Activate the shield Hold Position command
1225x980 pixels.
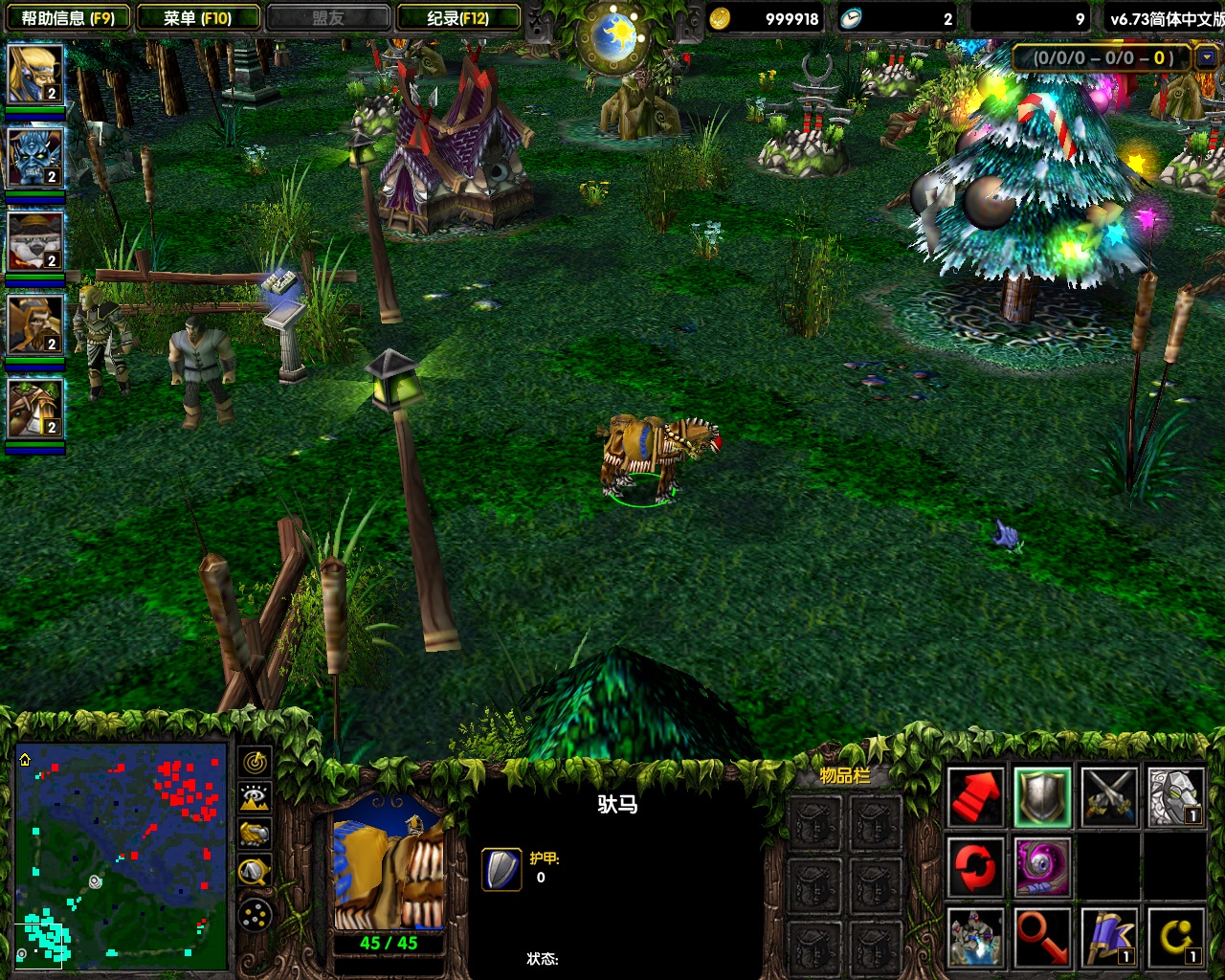click(1042, 796)
